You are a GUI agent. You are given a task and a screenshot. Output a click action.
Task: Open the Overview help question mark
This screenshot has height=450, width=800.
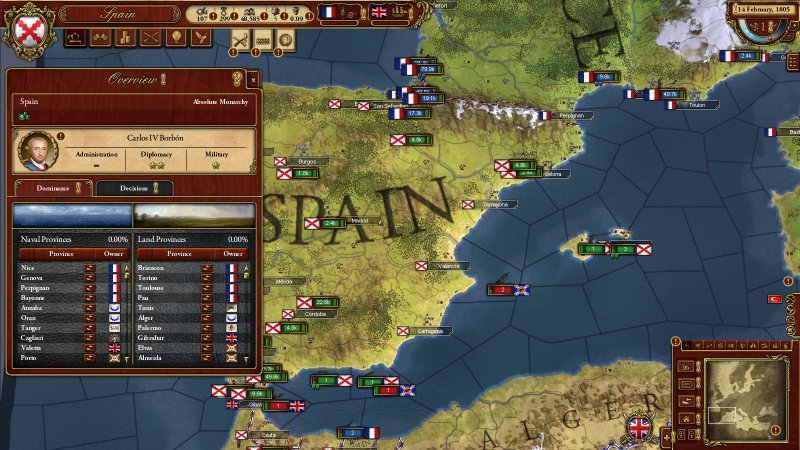coord(237,78)
